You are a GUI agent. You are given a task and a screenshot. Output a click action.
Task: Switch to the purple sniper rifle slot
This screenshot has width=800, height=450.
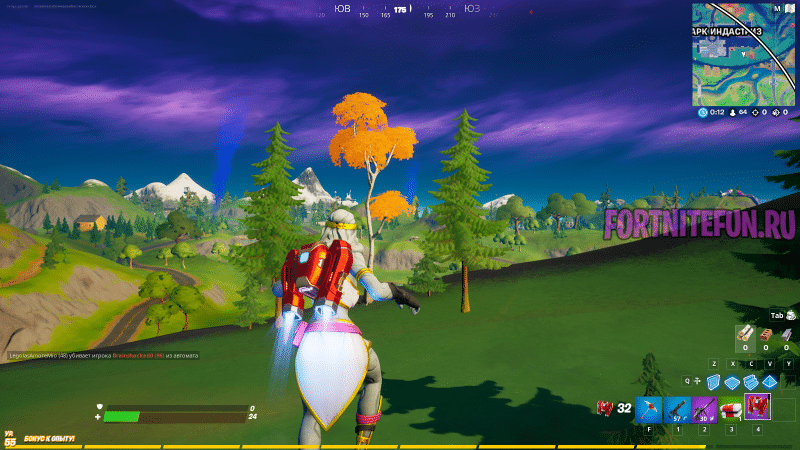coord(704,408)
